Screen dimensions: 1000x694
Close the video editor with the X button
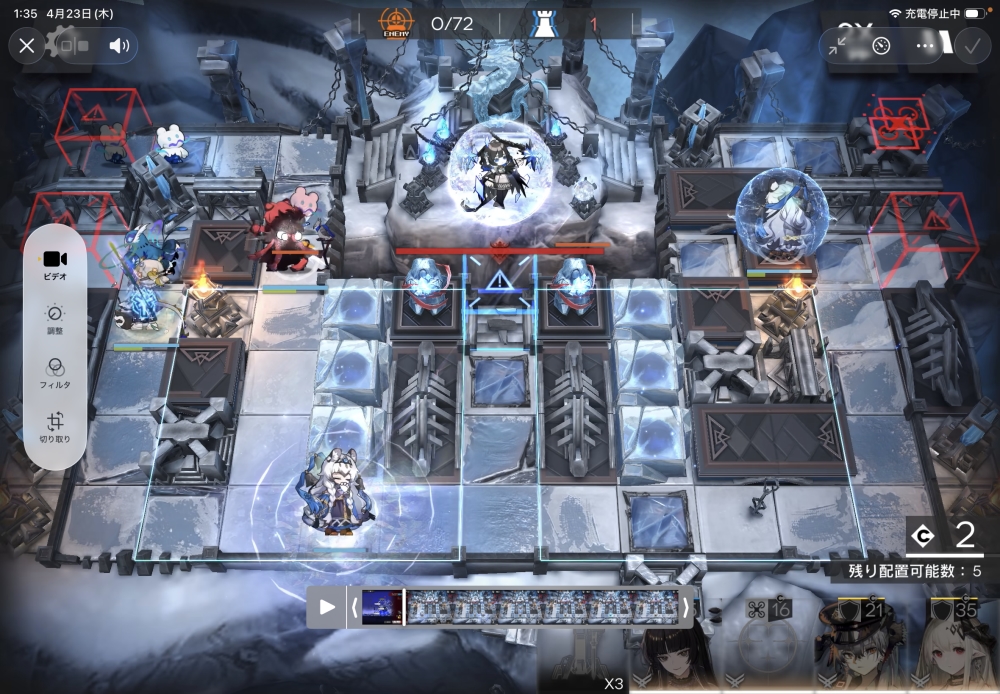pos(27,45)
